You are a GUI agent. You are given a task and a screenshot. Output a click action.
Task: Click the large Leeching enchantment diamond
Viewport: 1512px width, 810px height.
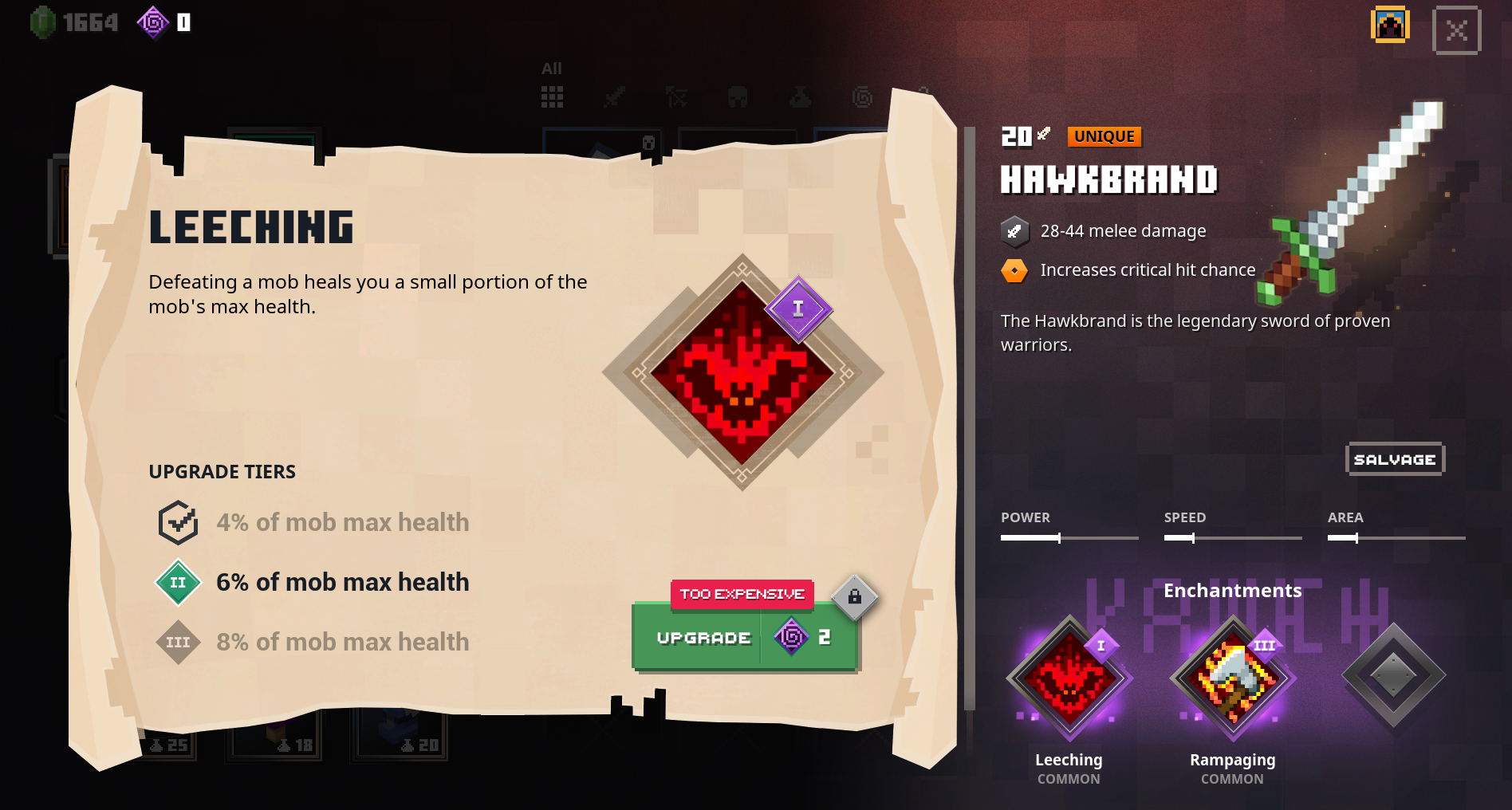coord(742,372)
